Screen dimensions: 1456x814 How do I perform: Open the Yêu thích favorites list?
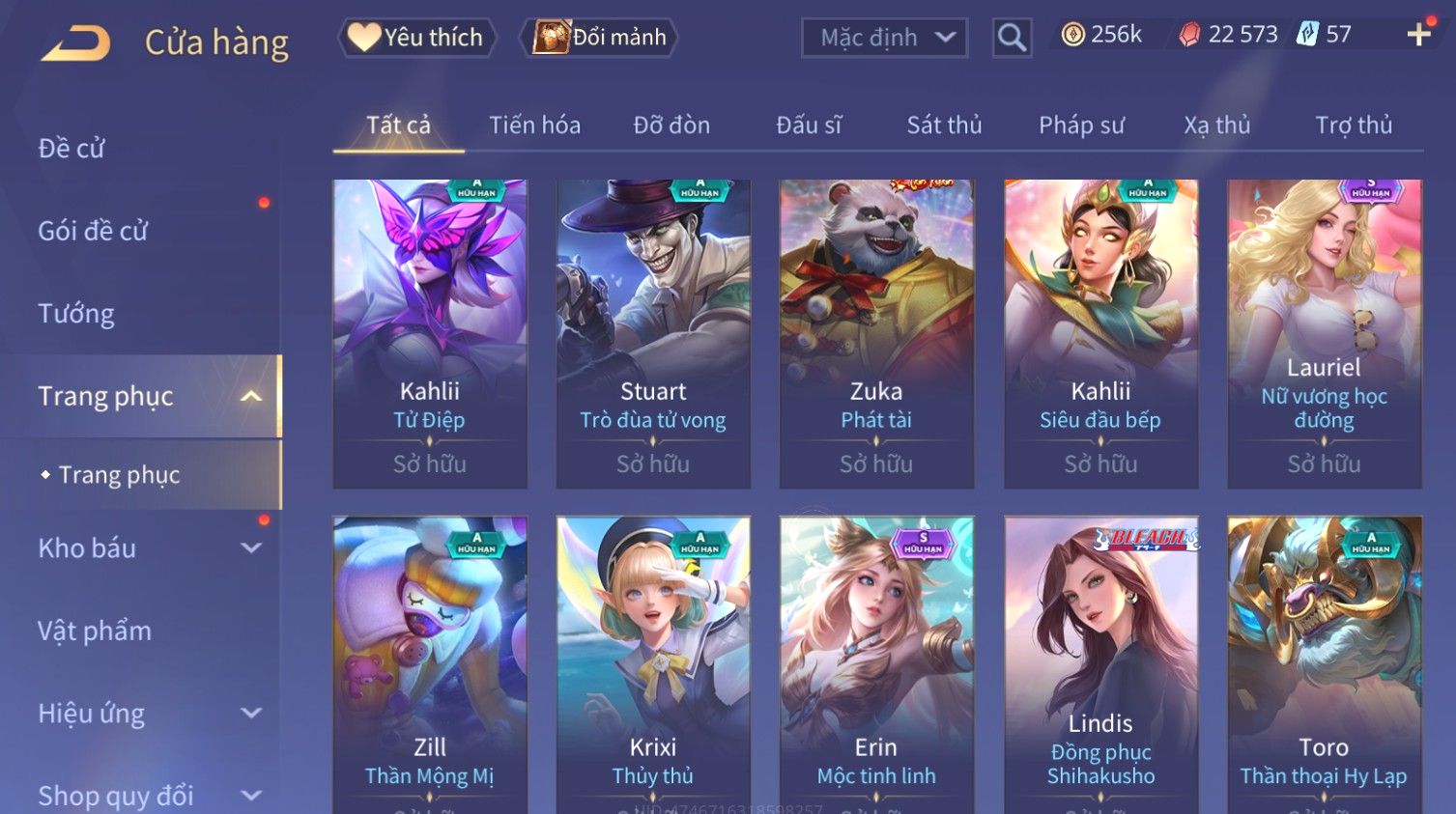[416, 38]
